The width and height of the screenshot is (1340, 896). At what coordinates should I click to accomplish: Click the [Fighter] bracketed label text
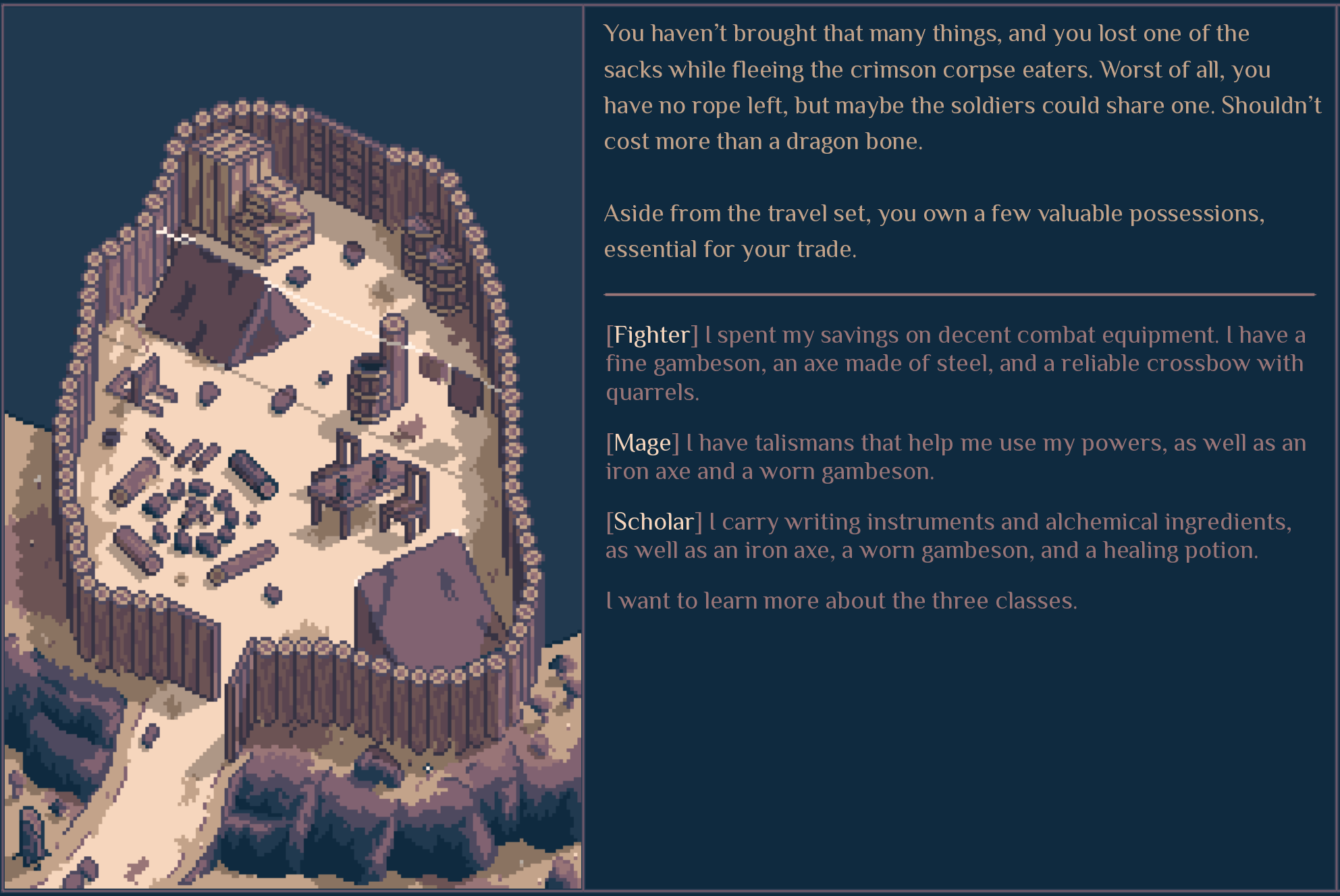(650, 334)
